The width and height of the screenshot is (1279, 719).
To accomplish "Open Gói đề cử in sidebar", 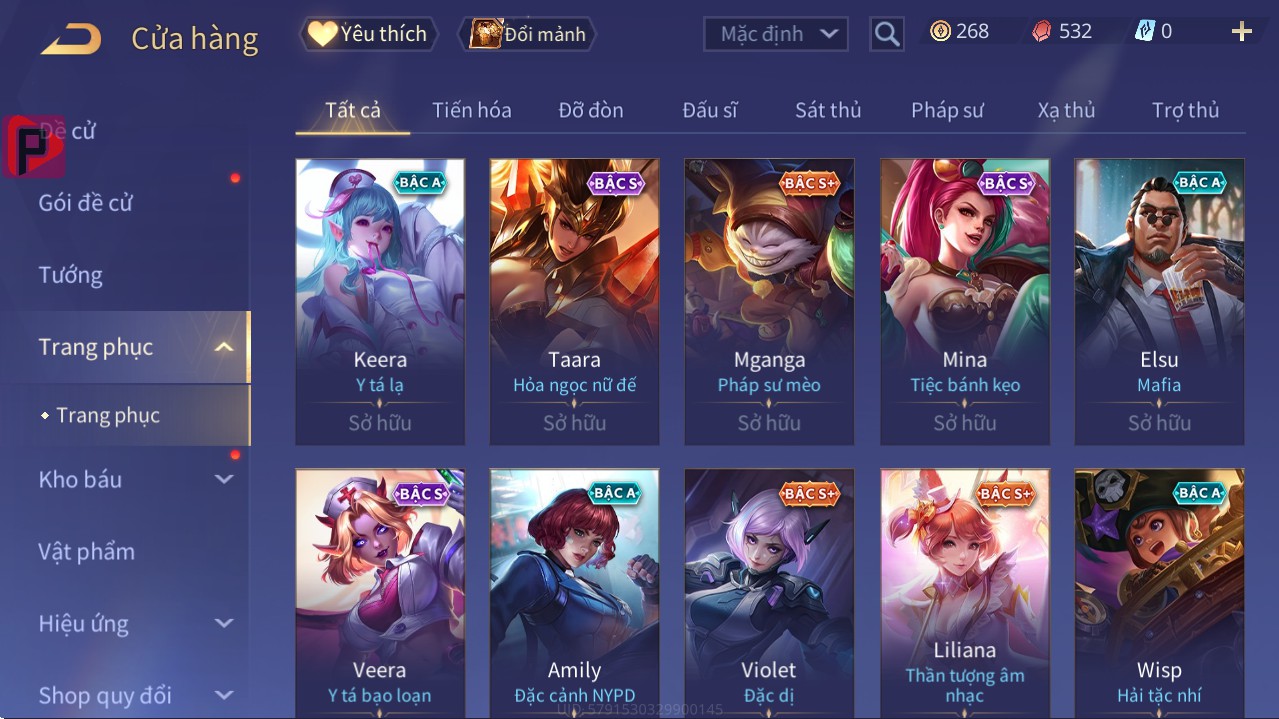I will coord(86,203).
